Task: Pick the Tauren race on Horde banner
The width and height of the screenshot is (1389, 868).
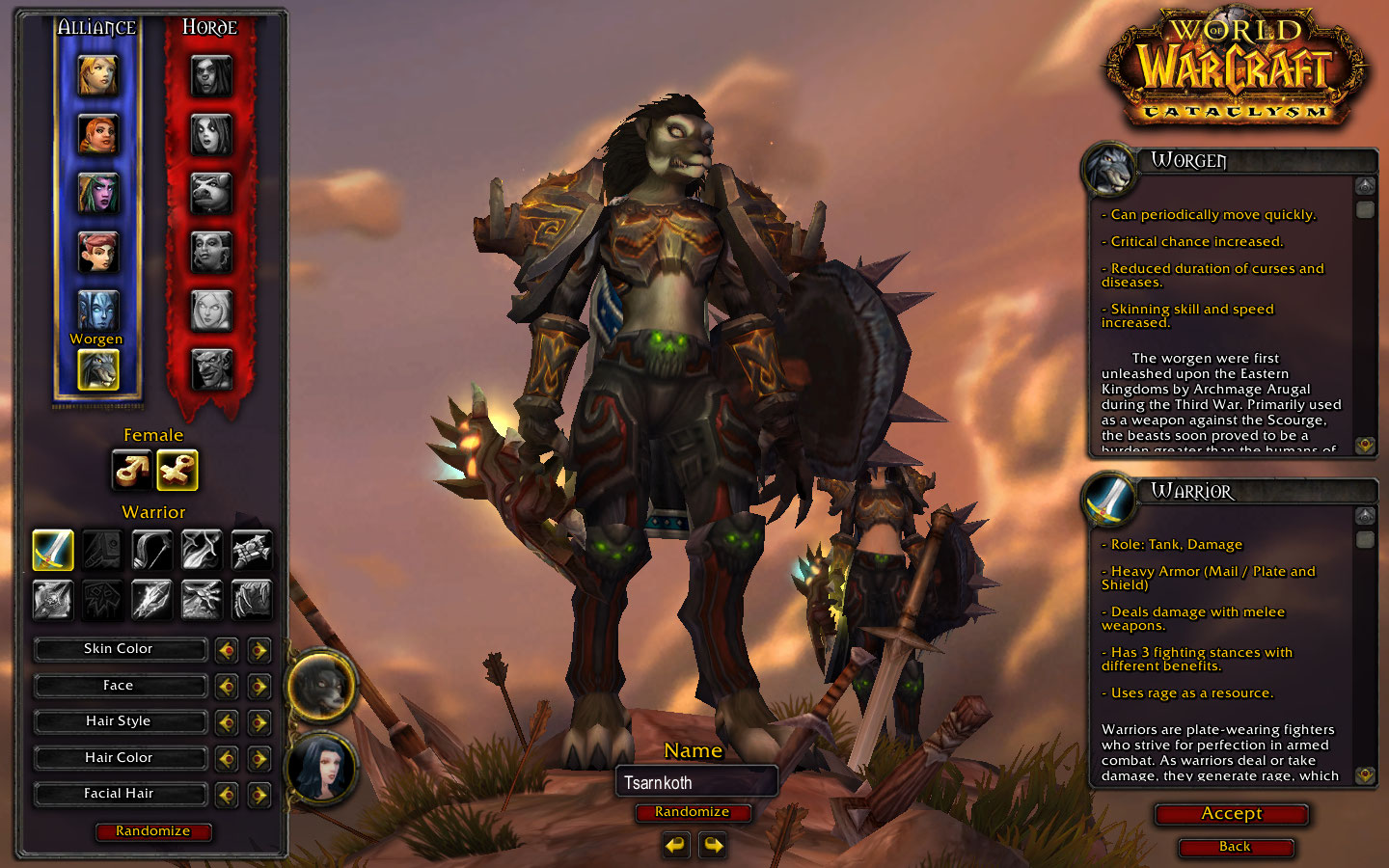Action: (211, 193)
